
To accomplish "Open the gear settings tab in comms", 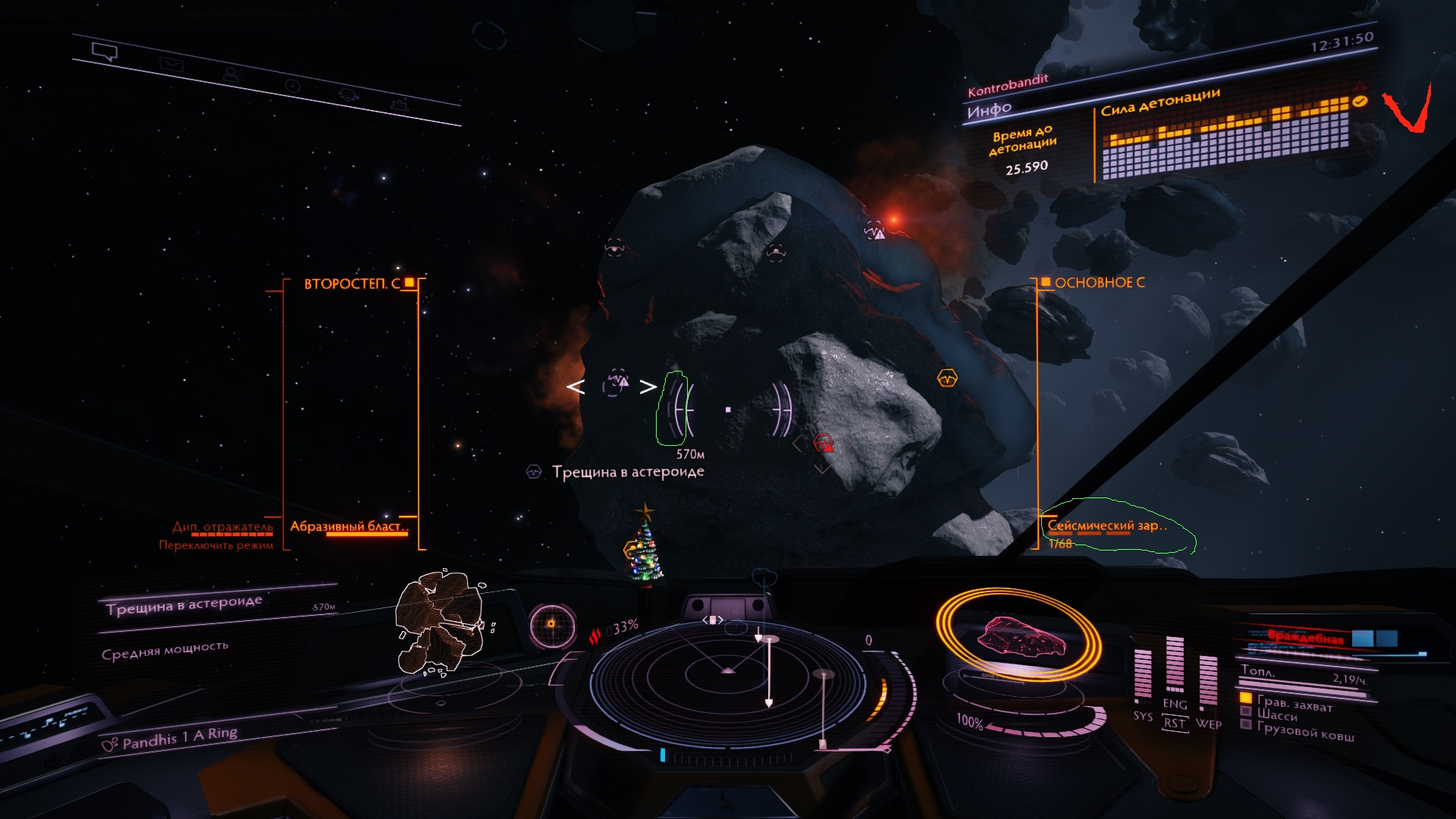I will (400, 106).
